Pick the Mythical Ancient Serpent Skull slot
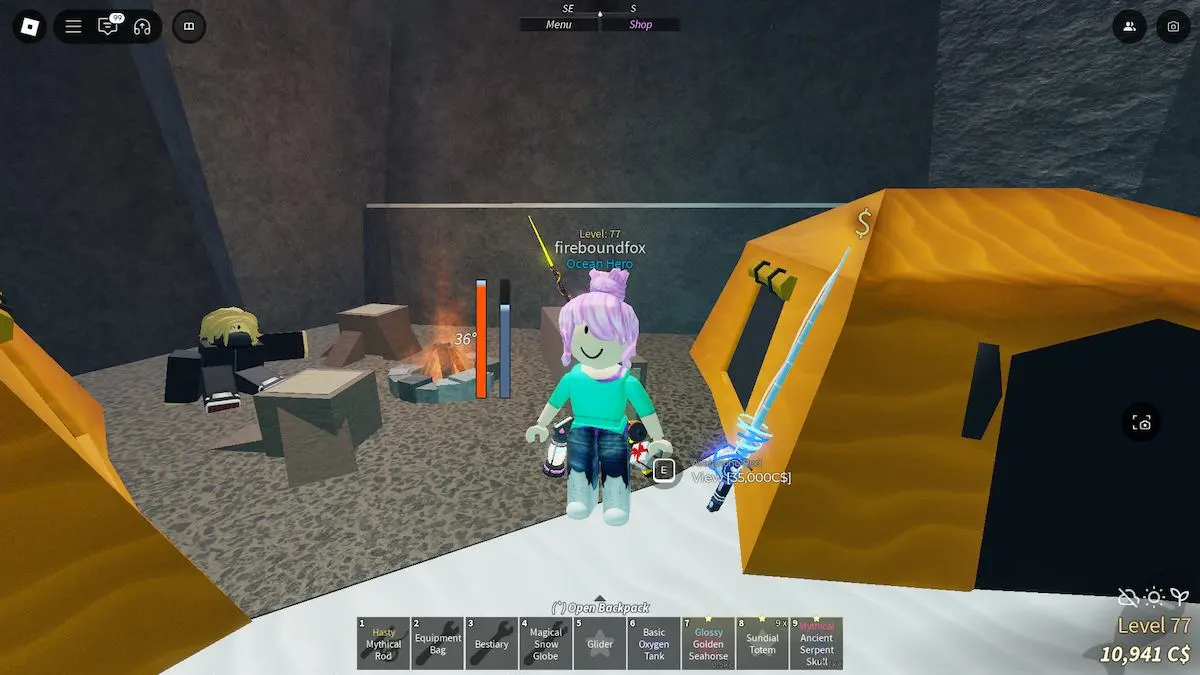Viewport: 1200px width, 675px height. point(816,643)
